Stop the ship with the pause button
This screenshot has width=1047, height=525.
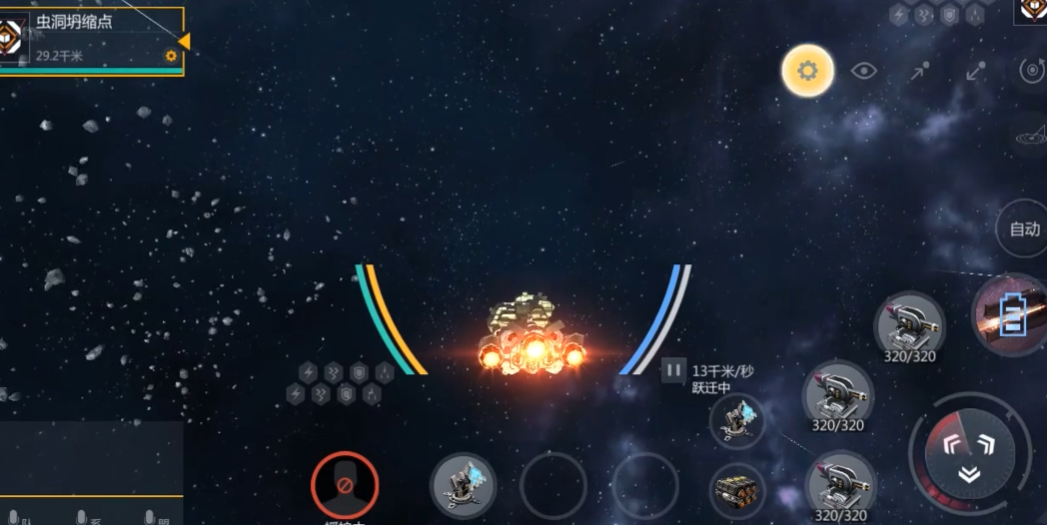(674, 371)
